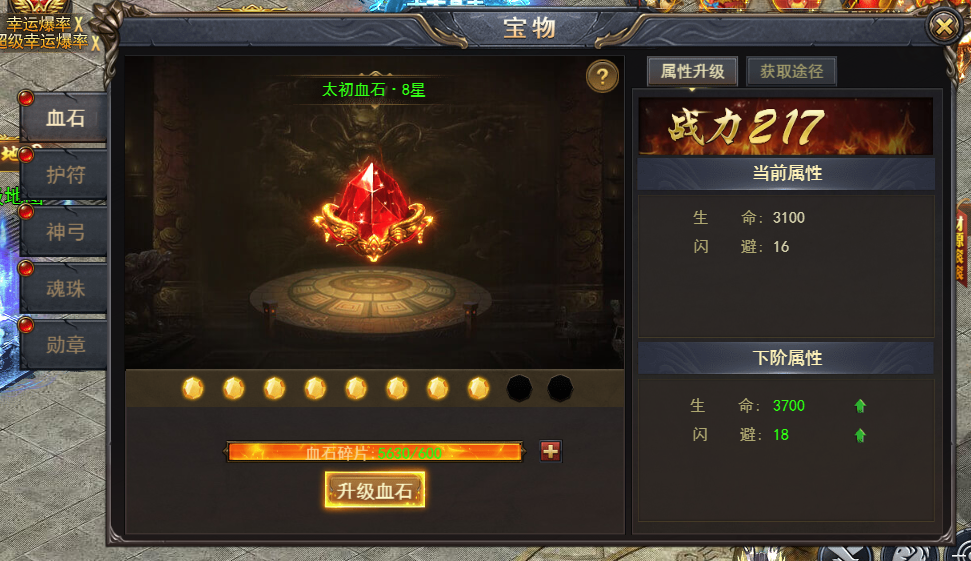971x561 pixels.
Task: Add more 血石碎片 with the plus button
Action: [x=550, y=451]
